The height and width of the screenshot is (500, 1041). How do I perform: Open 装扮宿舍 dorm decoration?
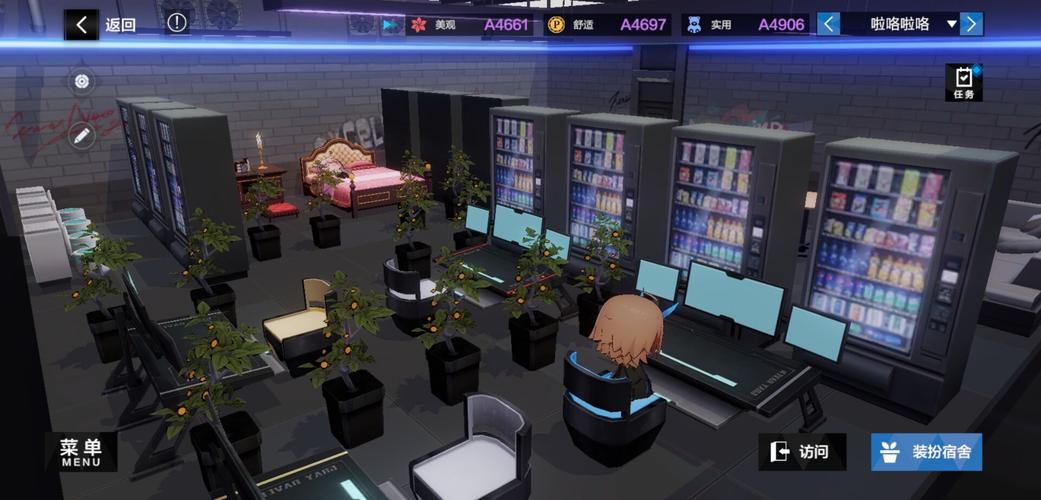pyautogui.click(x=926, y=452)
